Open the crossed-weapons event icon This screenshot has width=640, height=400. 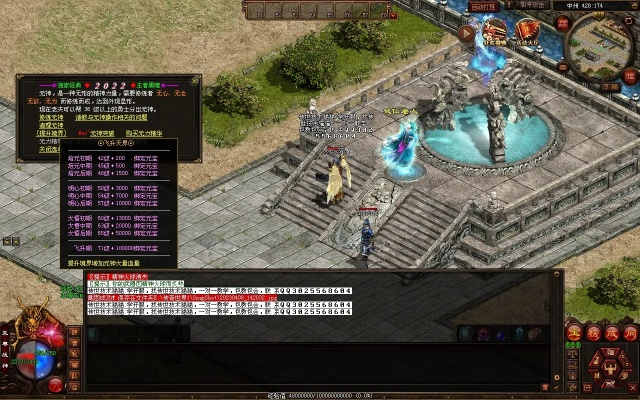[495, 32]
